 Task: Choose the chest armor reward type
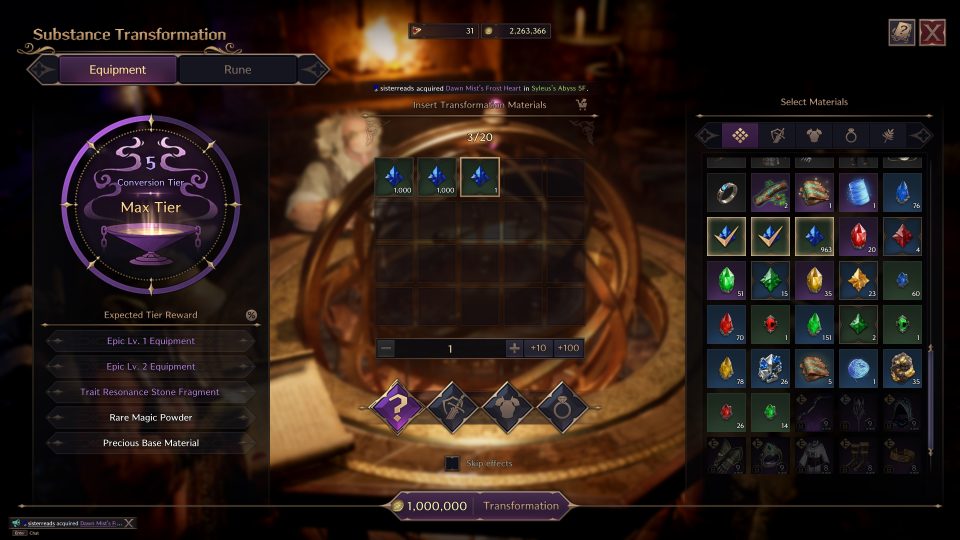coord(505,406)
